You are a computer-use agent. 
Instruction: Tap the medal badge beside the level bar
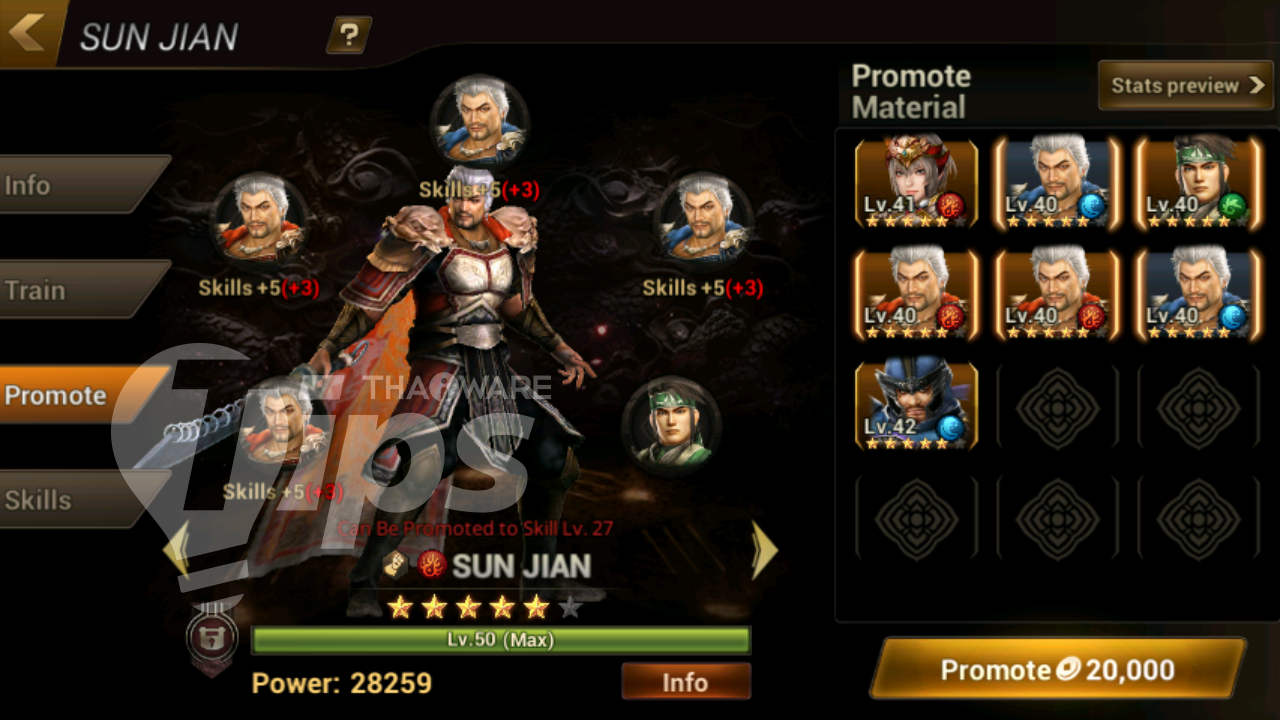click(213, 638)
